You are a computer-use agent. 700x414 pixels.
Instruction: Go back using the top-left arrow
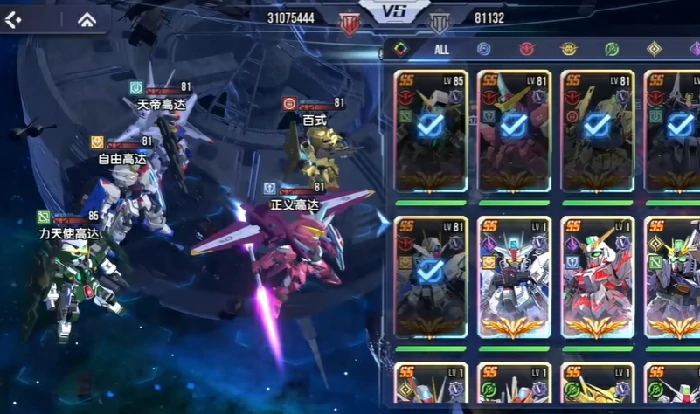pyautogui.click(x=14, y=19)
